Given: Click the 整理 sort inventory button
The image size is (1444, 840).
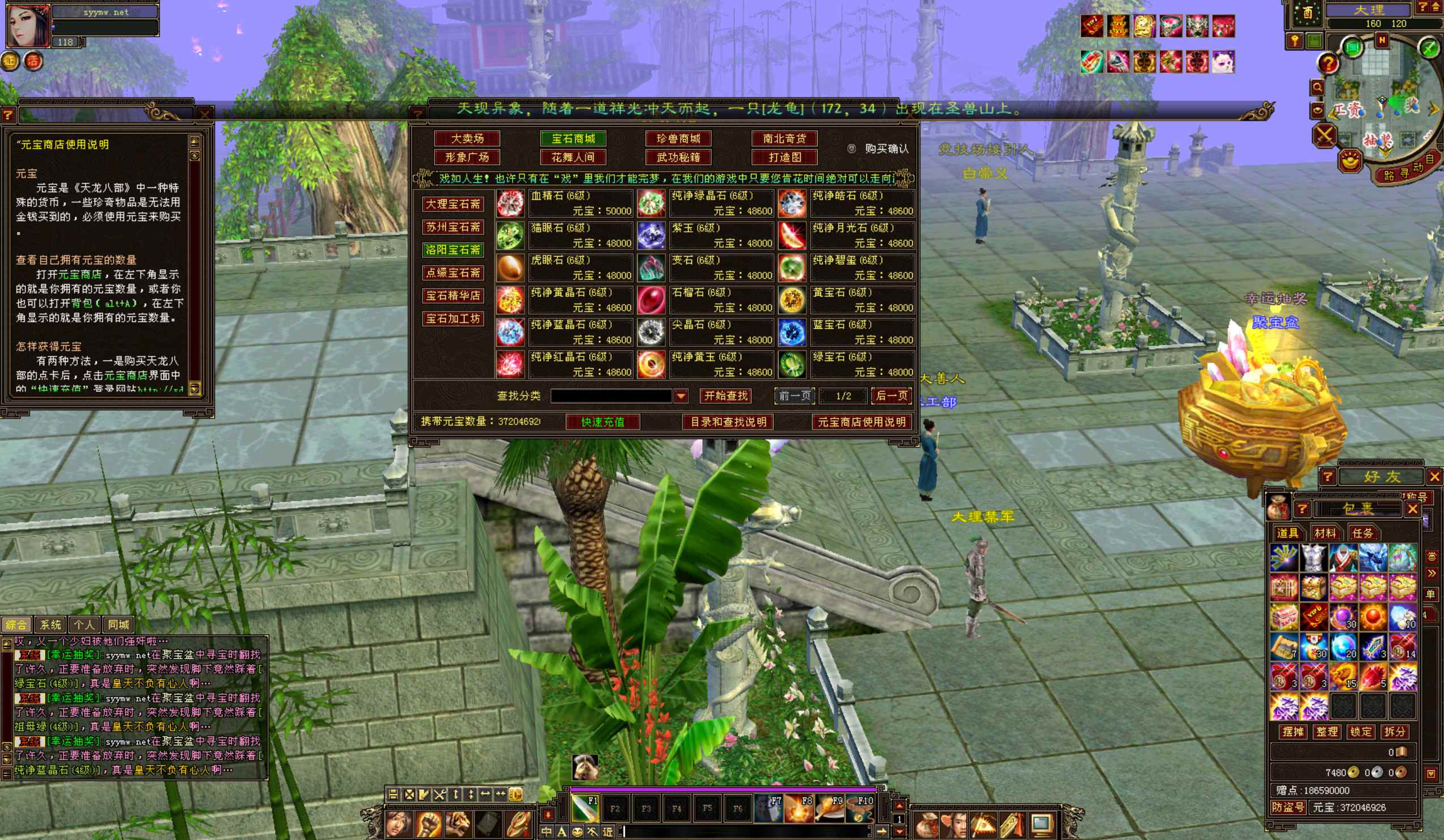Looking at the screenshot, I should pos(1327,732).
